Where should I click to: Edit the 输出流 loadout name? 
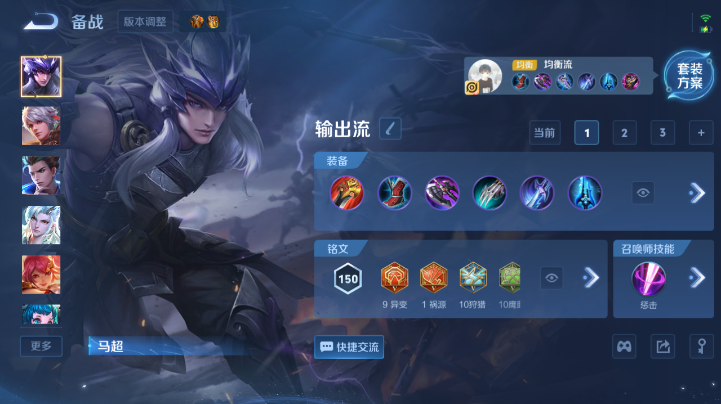(390, 128)
